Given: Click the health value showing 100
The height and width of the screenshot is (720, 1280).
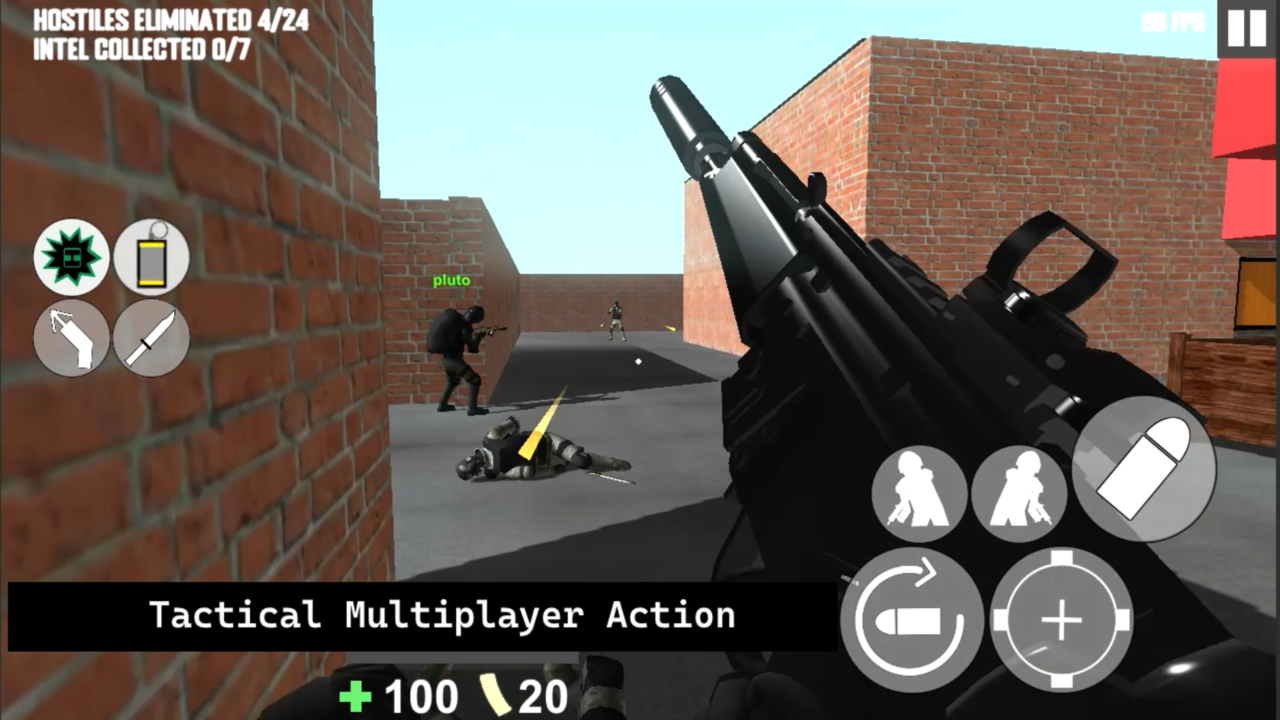Looking at the screenshot, I should (x=420, y=695).
